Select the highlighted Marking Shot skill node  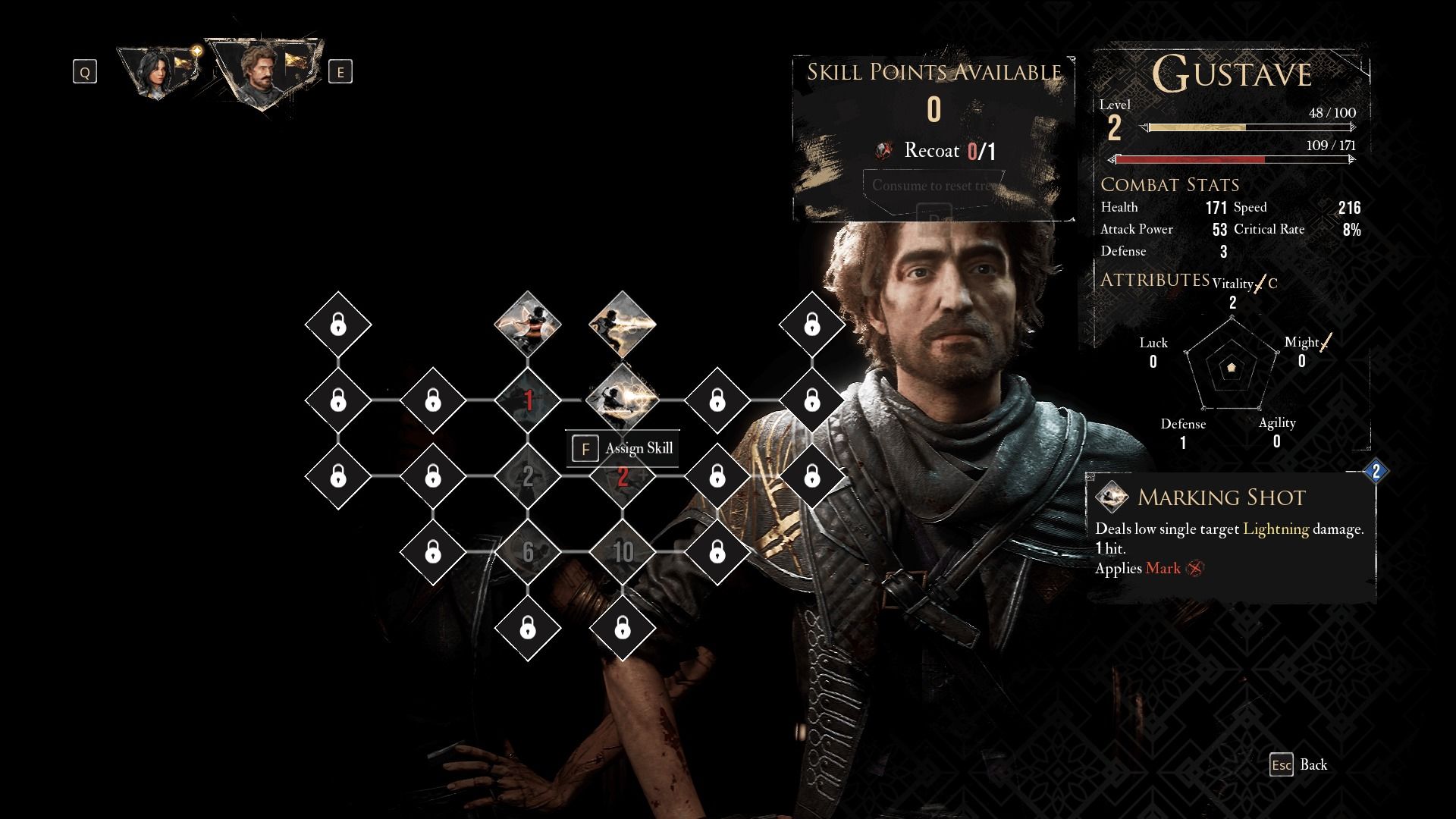click(x=623, y=399)
